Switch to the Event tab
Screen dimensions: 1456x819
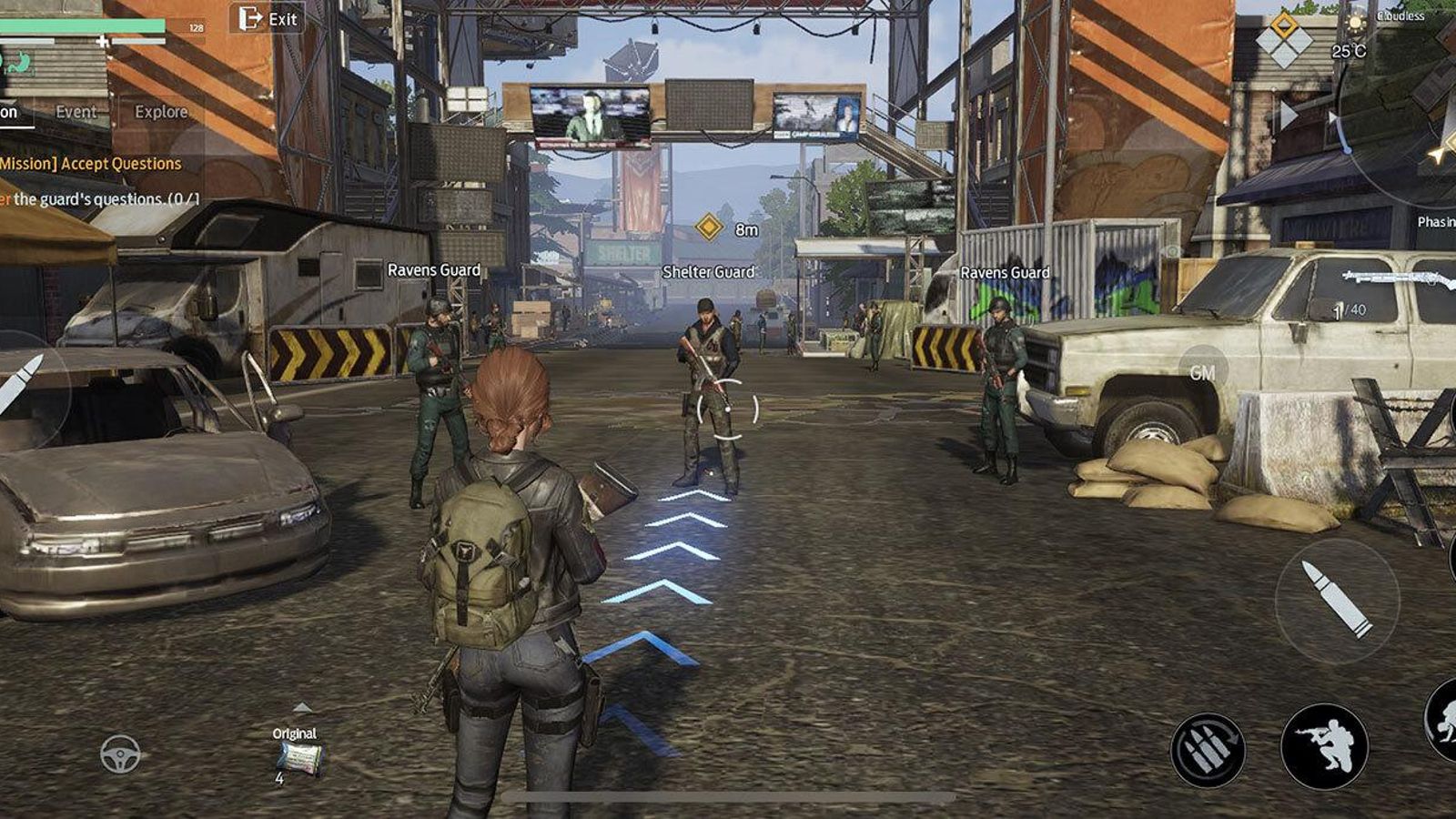click(x=76, y=112)
